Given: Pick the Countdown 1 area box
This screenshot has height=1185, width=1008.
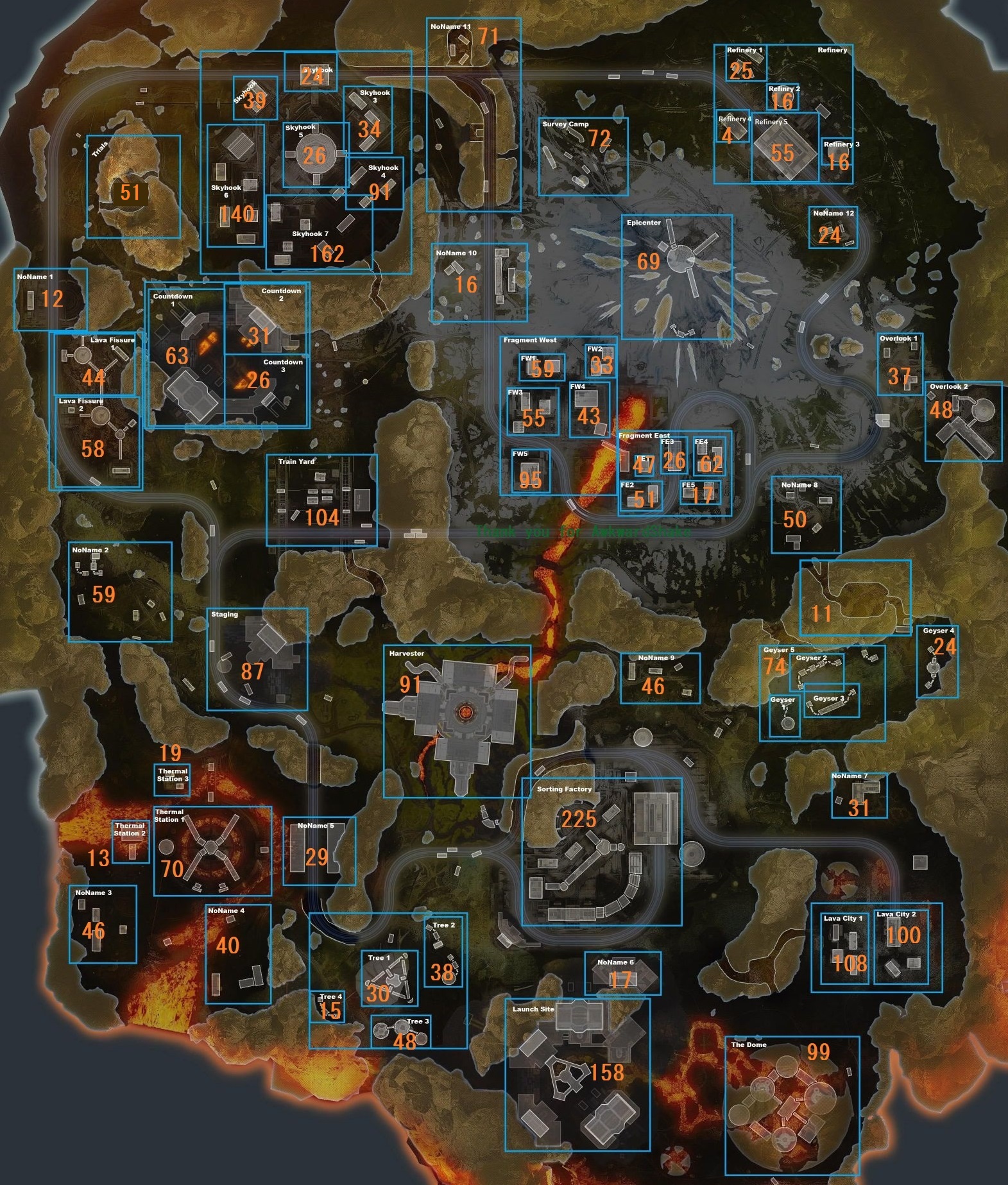Looking at the screenshot, I should [x=185, y=354].
